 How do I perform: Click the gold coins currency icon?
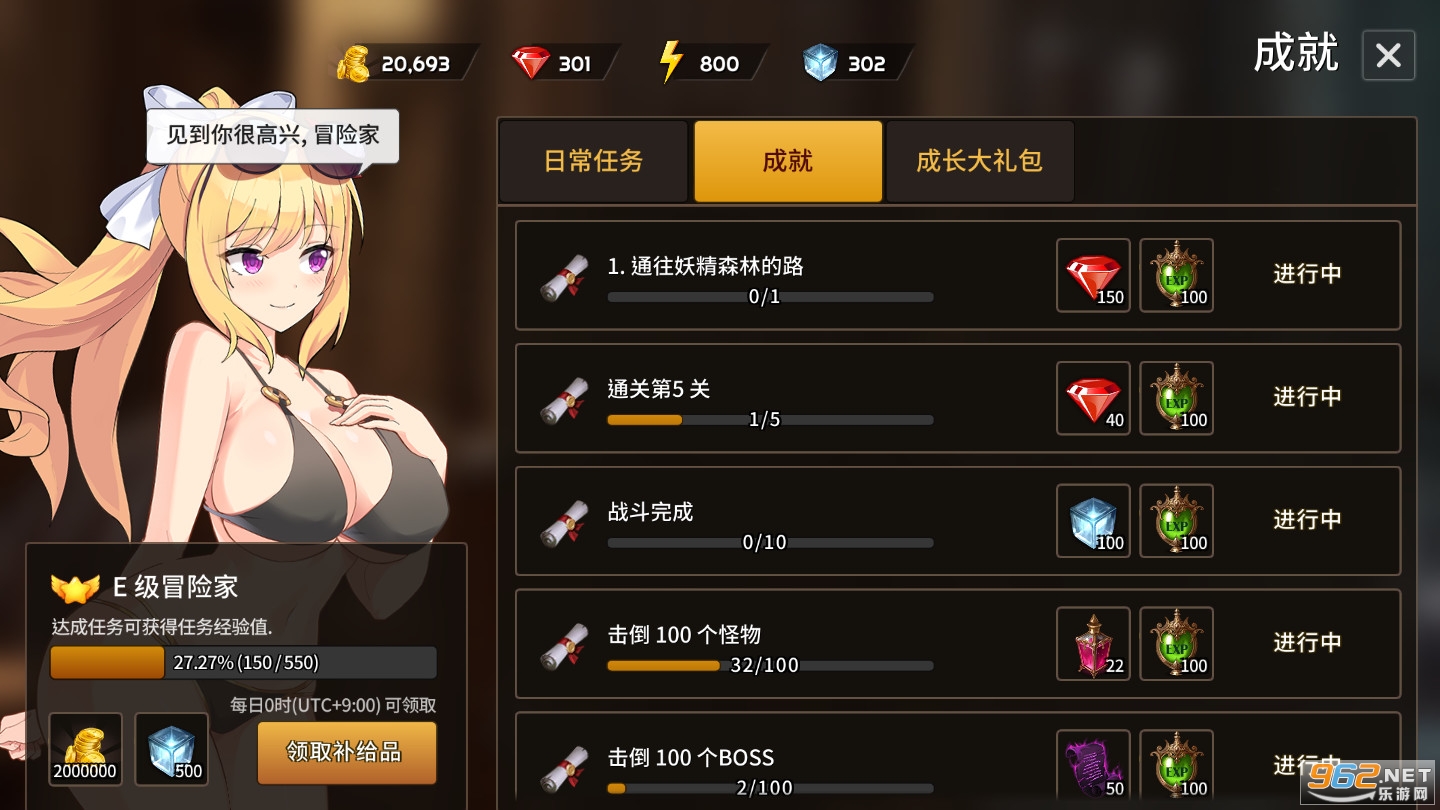point(355,62)
